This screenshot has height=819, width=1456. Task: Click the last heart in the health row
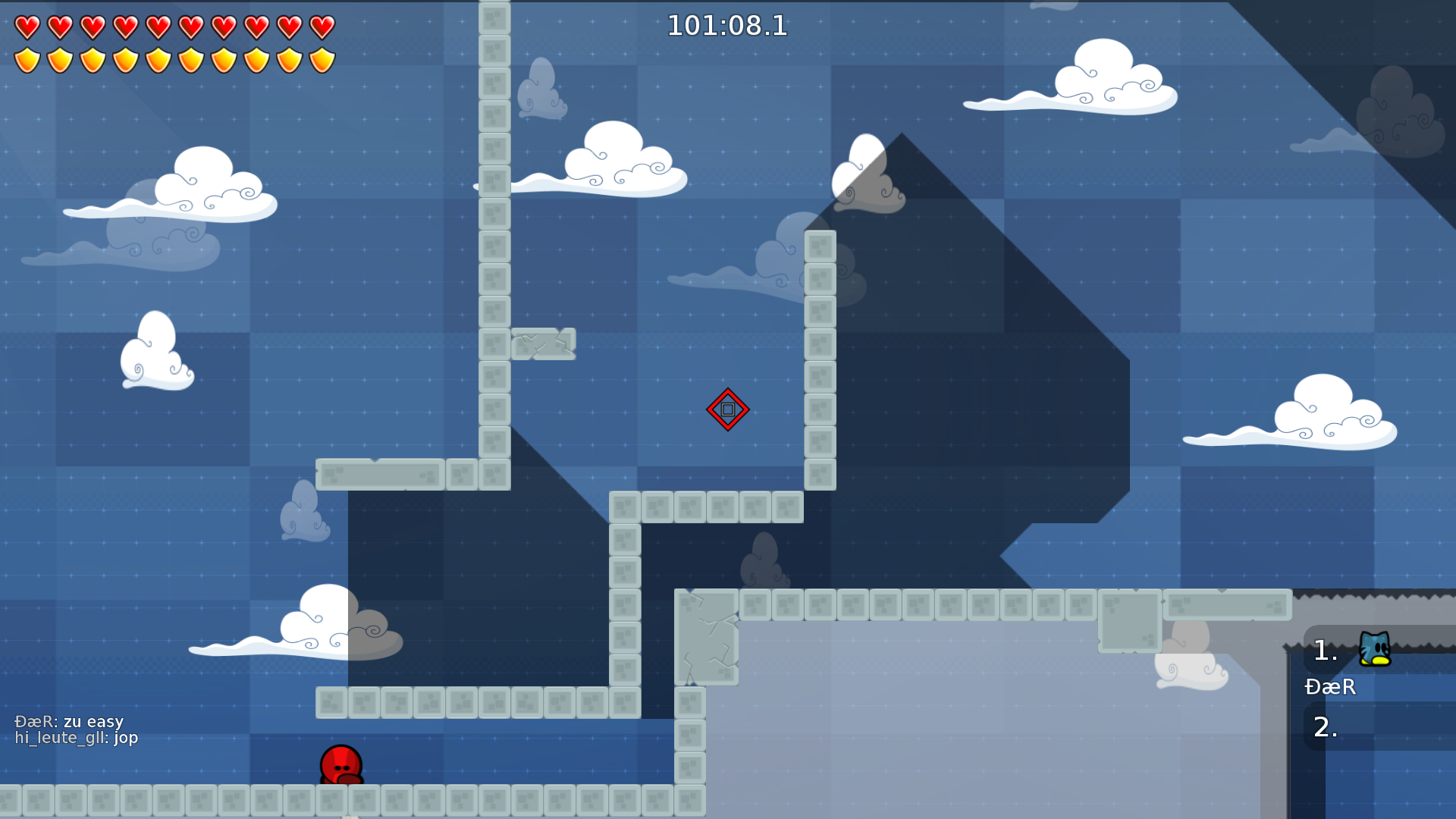point(322,27)
